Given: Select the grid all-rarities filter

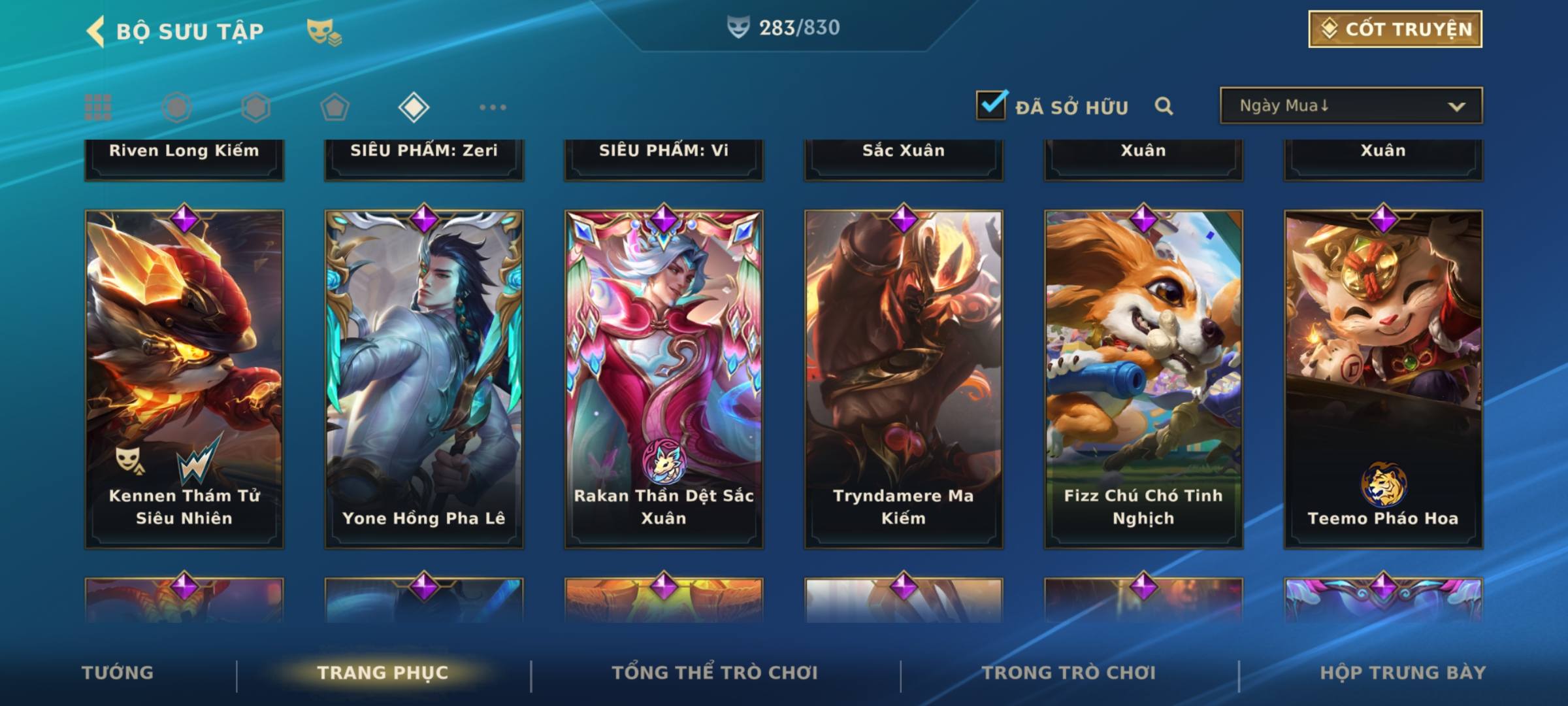Looking at the screenshot, I should [x=98, y=107].
